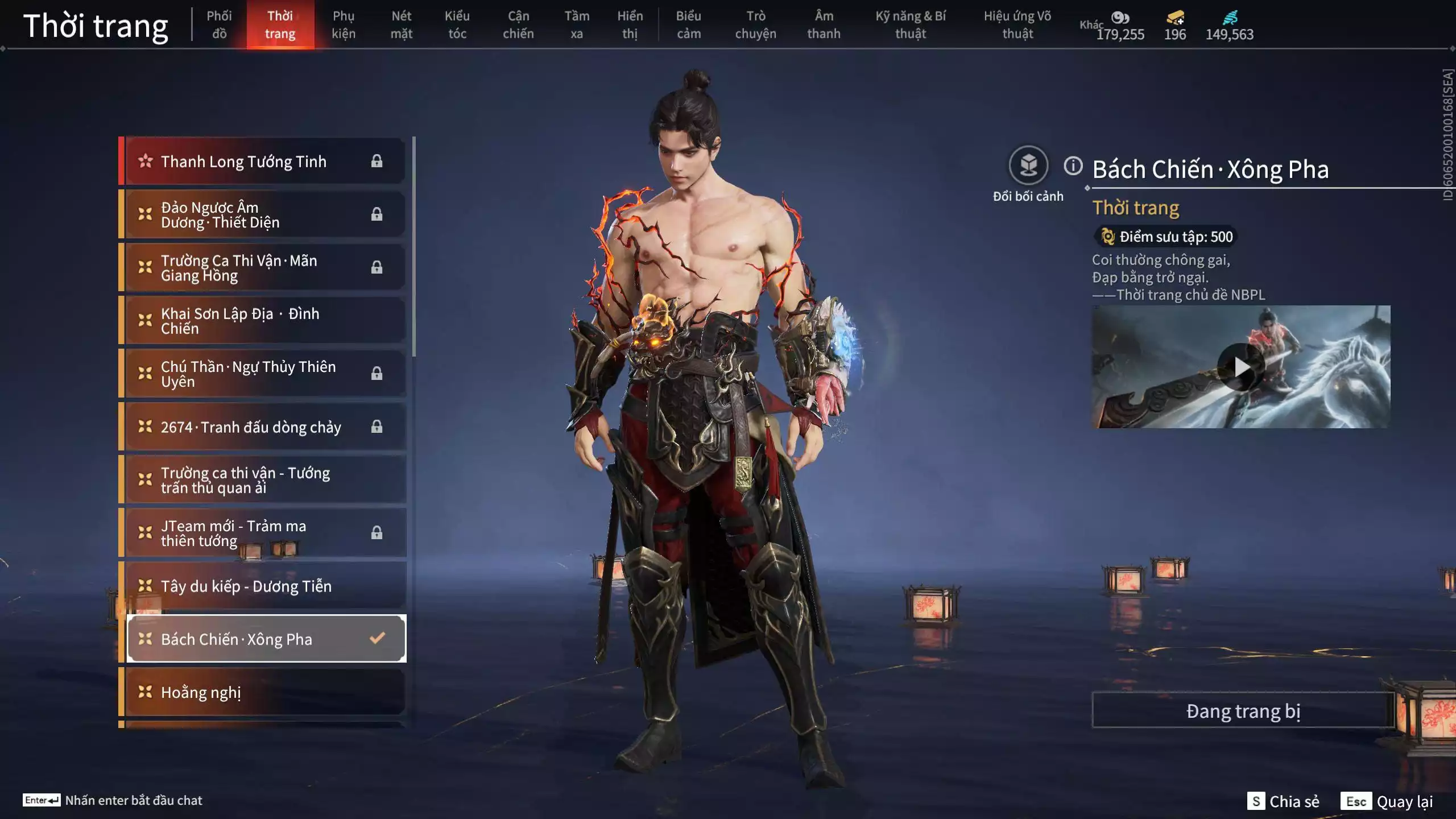Switch to the Phối đồ tab
This screenshot has height=819, width=1456.
pyautogui.click(x=219, y=25)
